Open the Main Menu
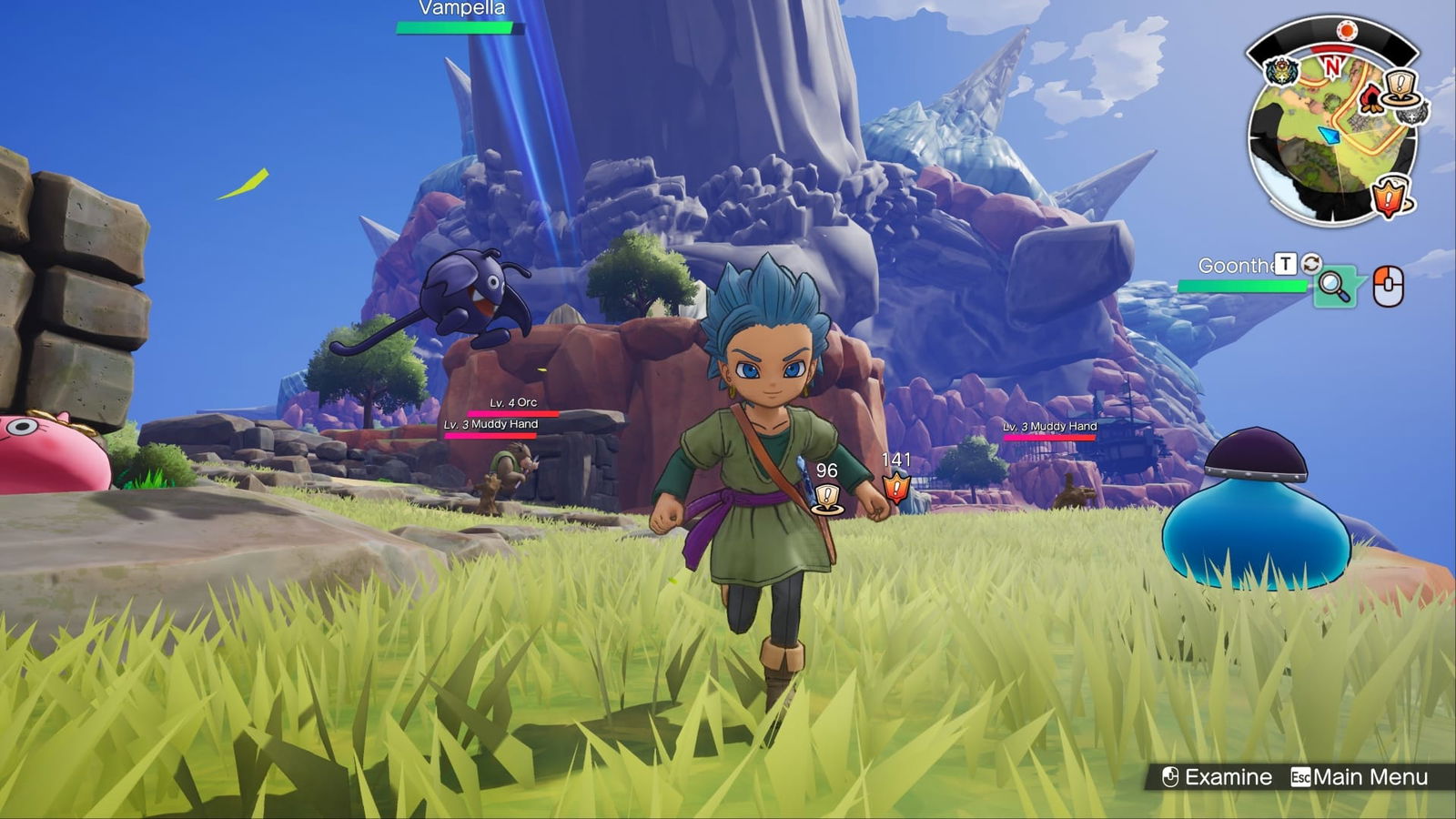This screenshot has width=1456, height=819. coord(1360,777)
